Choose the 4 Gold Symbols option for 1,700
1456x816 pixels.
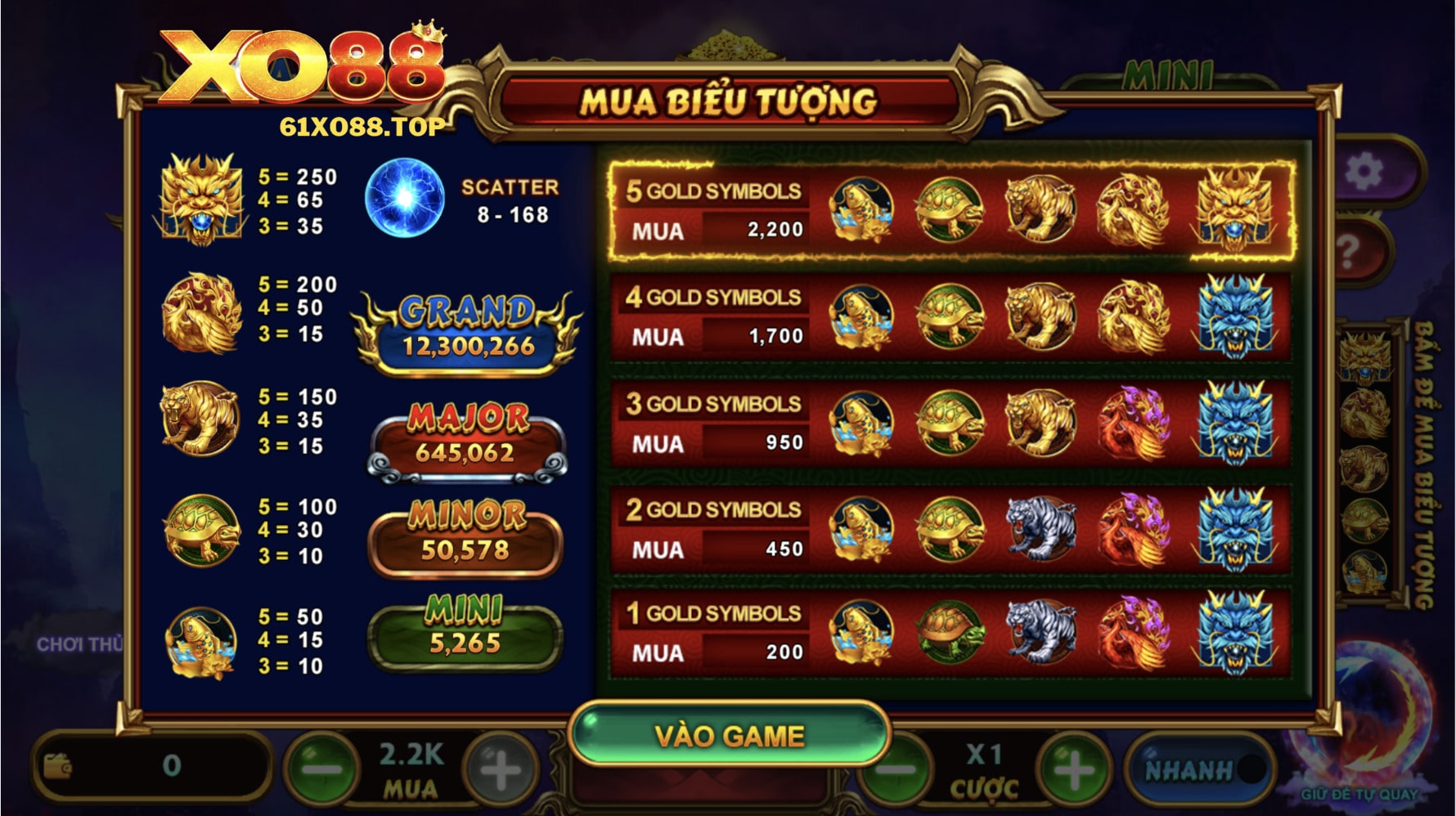(x=951, y=317)
